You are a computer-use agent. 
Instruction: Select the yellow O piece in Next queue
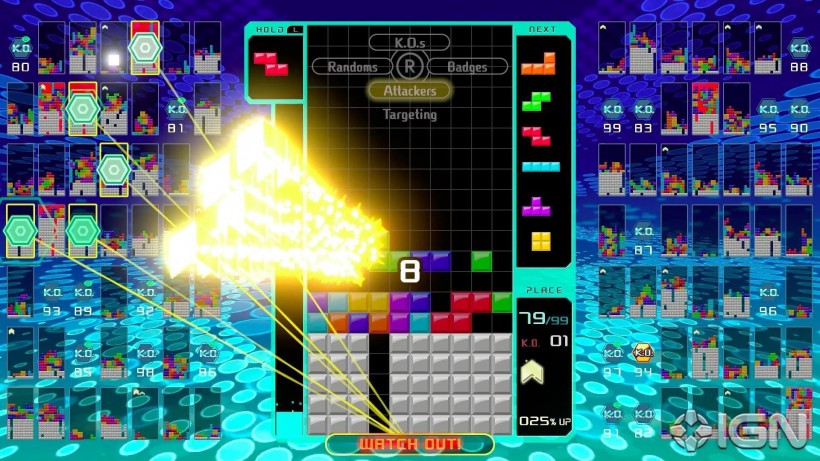540,240
